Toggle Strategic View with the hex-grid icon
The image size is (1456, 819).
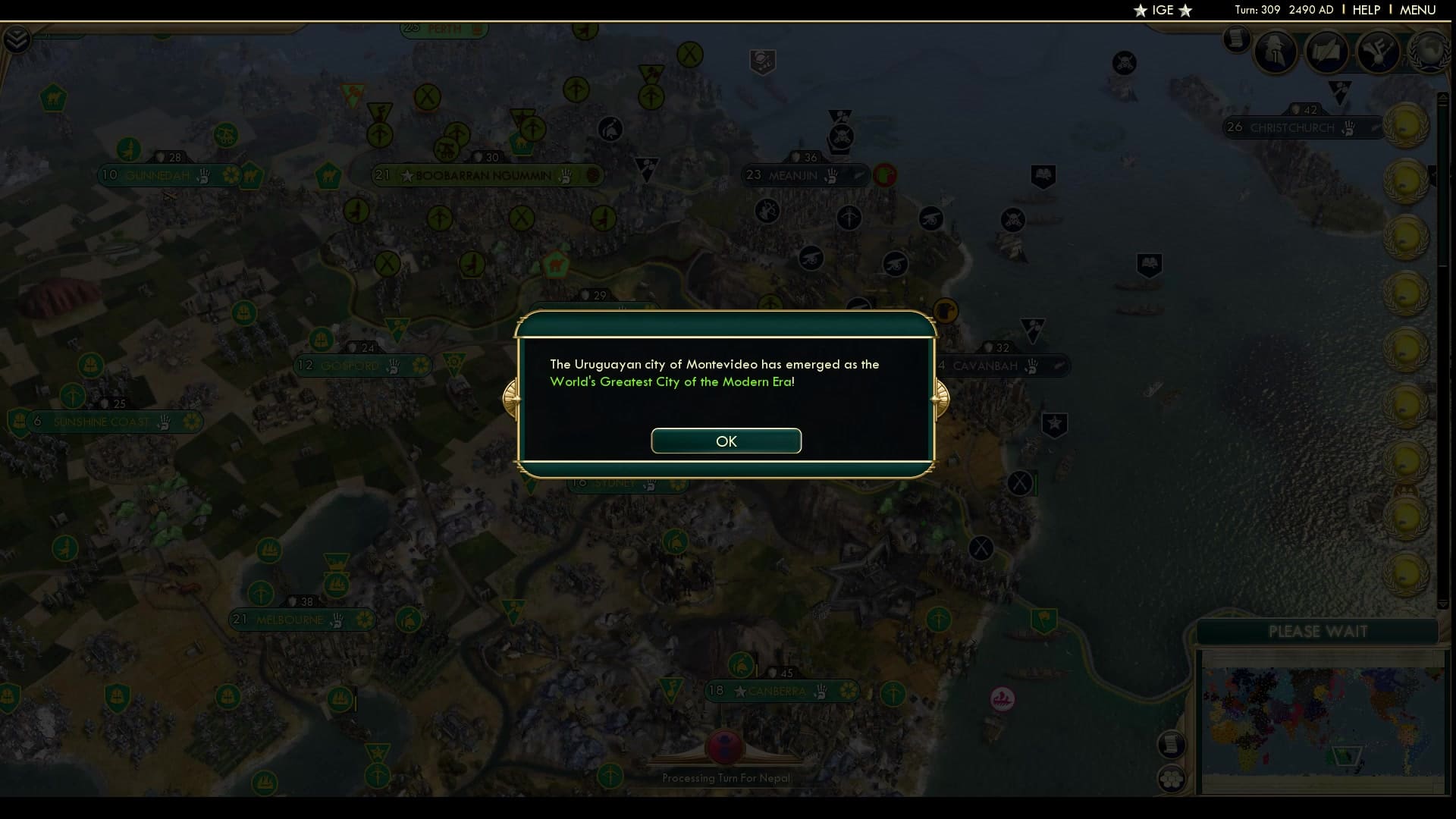pyautogui.click(x=1170, y=779)
